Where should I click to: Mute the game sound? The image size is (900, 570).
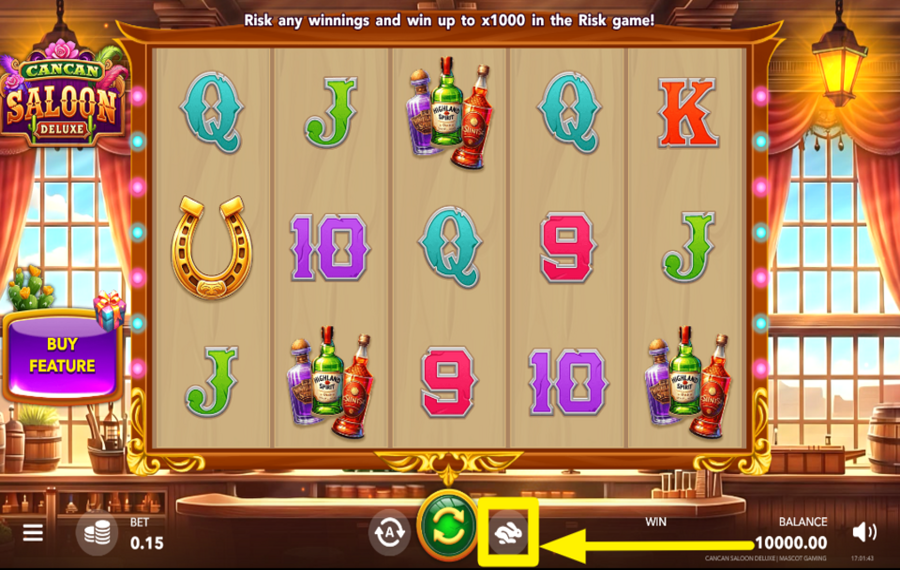coord(866,532)
